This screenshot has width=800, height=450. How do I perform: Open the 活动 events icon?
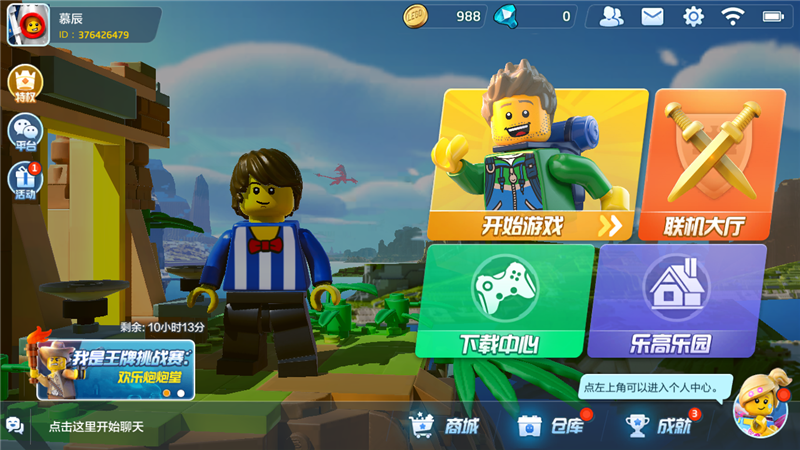25,182
